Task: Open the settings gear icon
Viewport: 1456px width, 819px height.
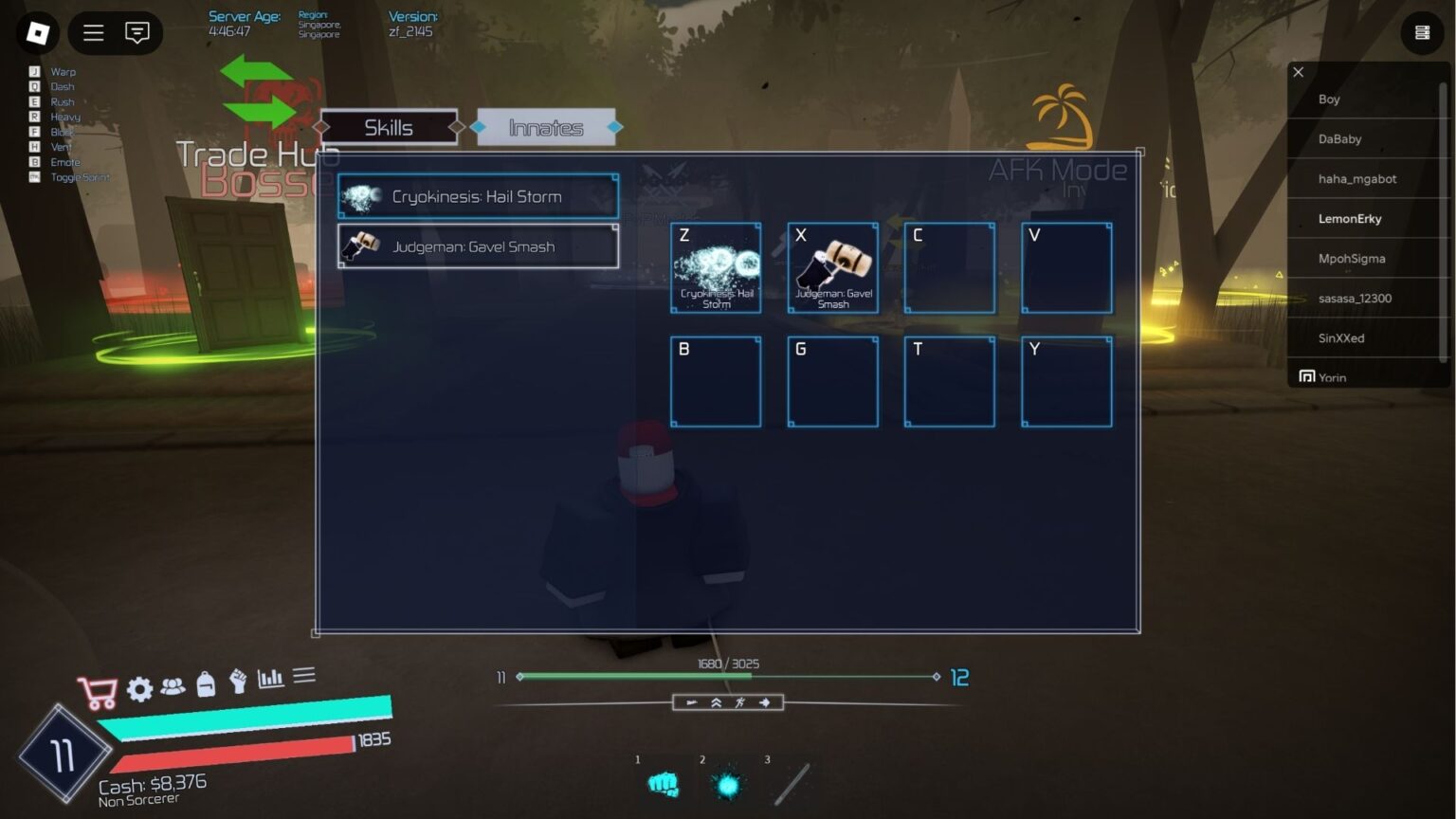Action: click(139, 689)
